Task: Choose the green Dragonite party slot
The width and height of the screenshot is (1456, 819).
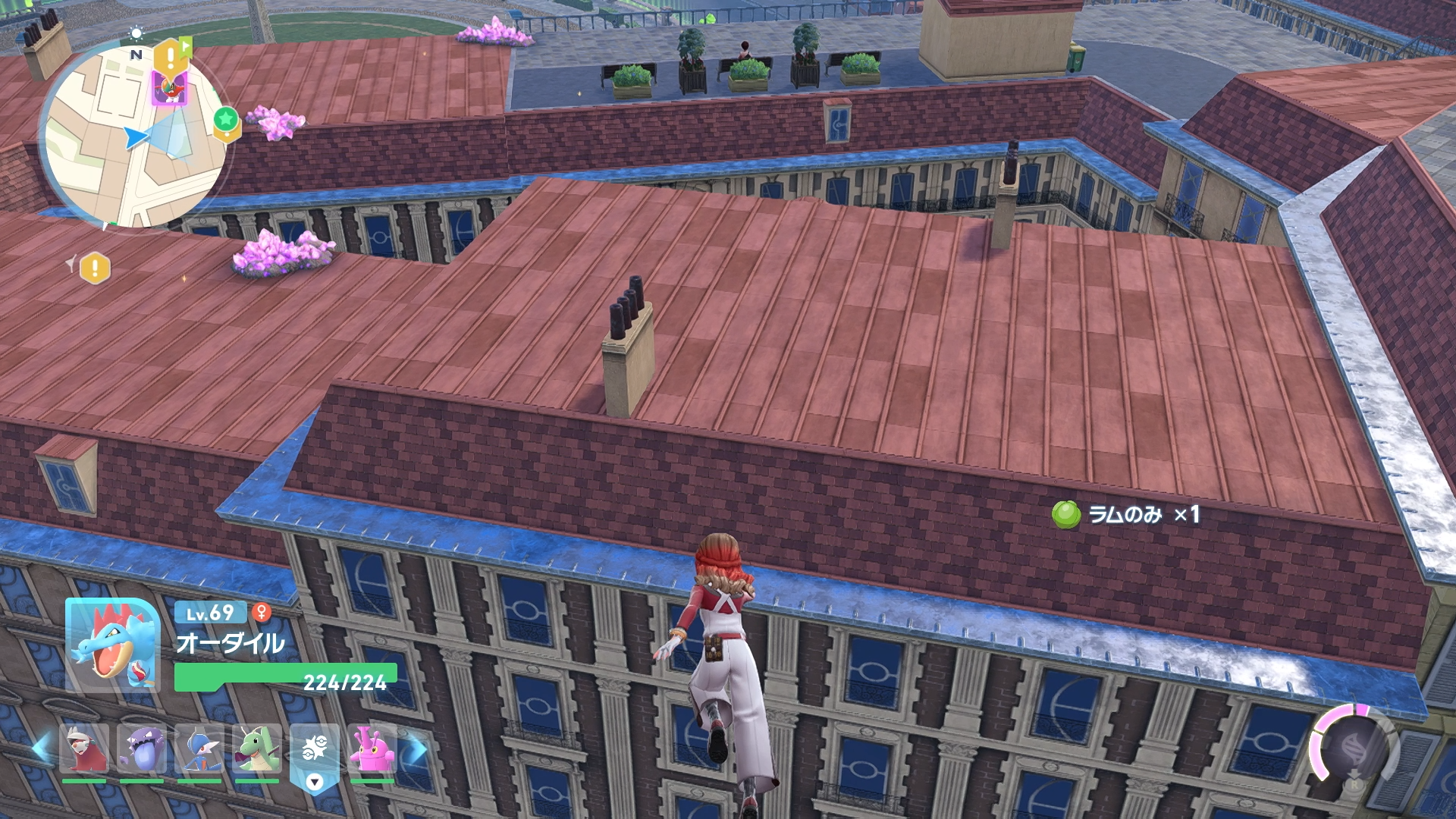Action: [257, 749]
